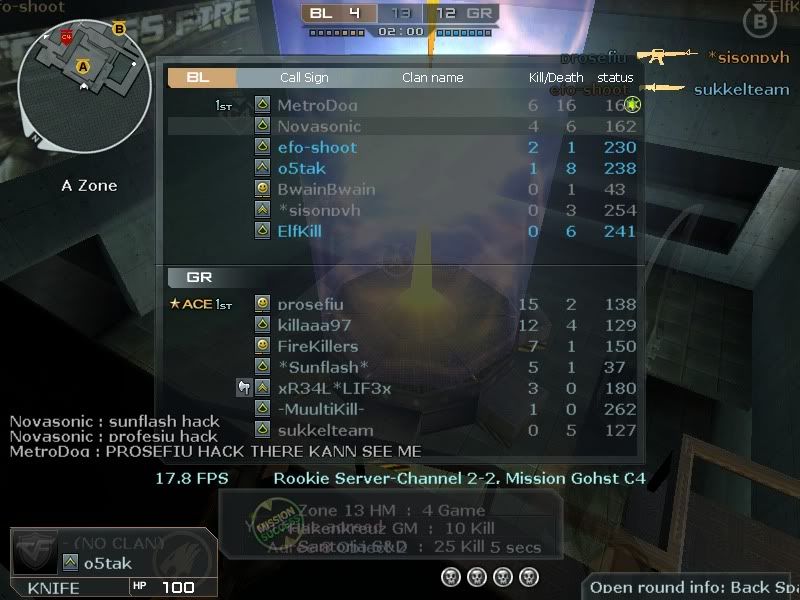Click the Call Sign column header
This screenshot has width=800, height=600.
304,77
